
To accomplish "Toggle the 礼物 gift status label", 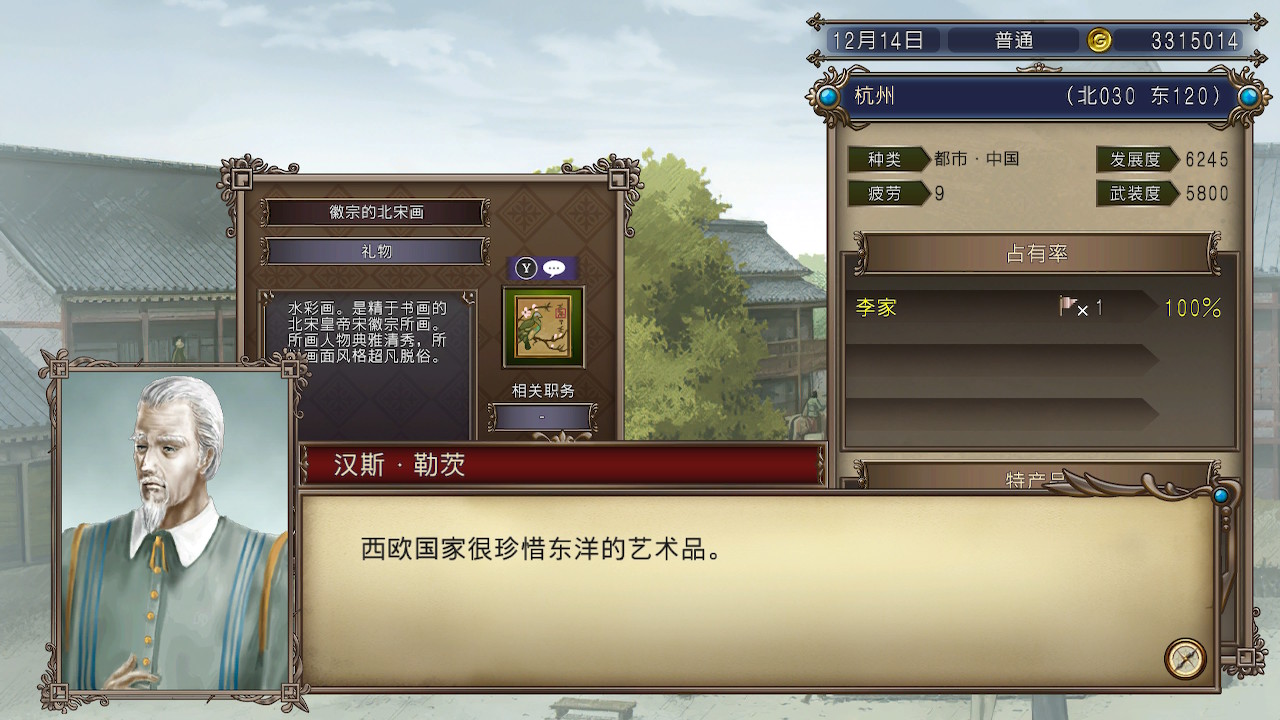I will [374, 252].
